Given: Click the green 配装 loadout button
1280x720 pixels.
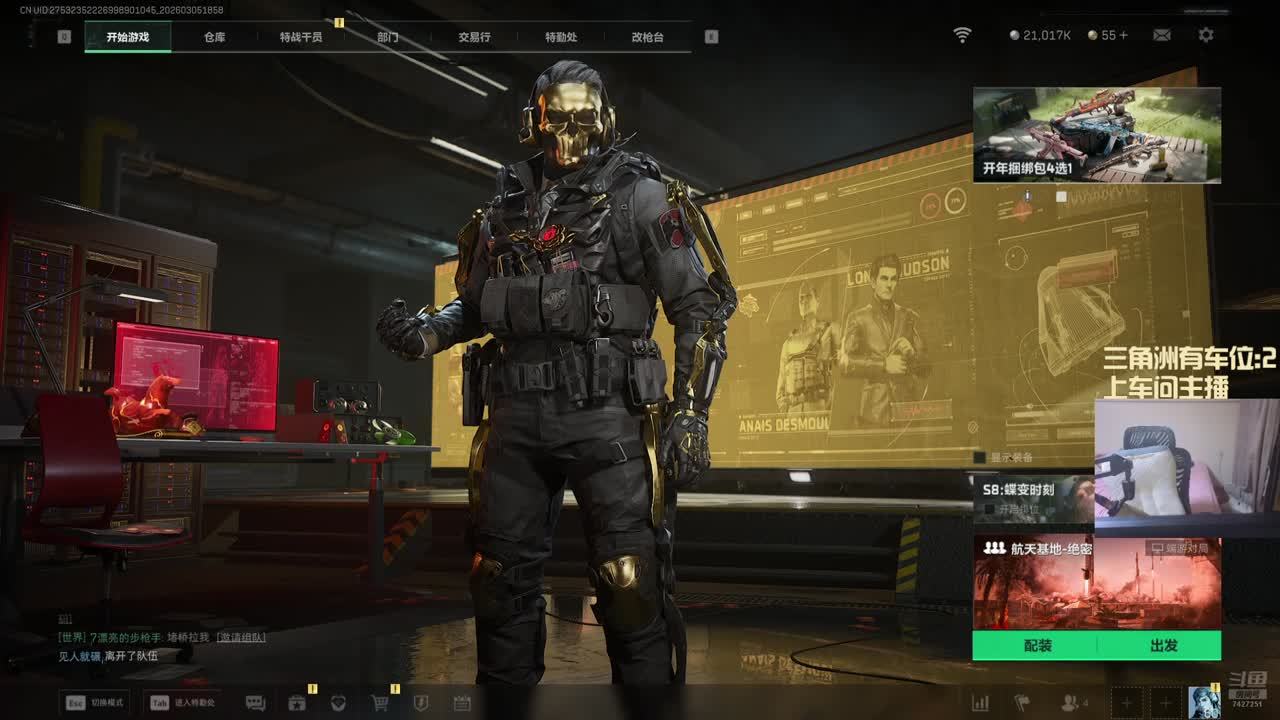Looking at the screenshot, I should (1038, 646).
